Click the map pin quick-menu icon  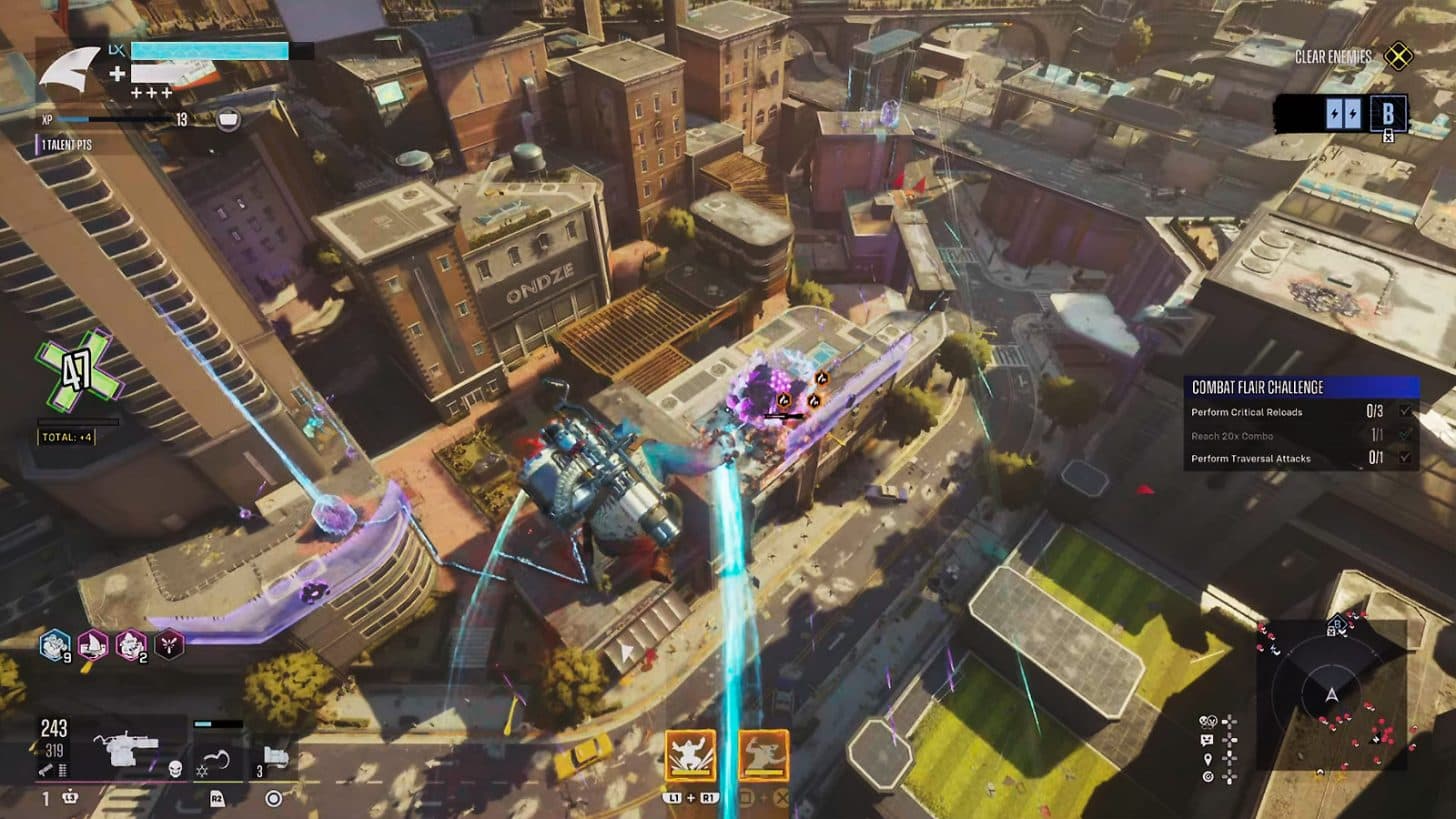pyautogui.click(x=1207, y=759)
